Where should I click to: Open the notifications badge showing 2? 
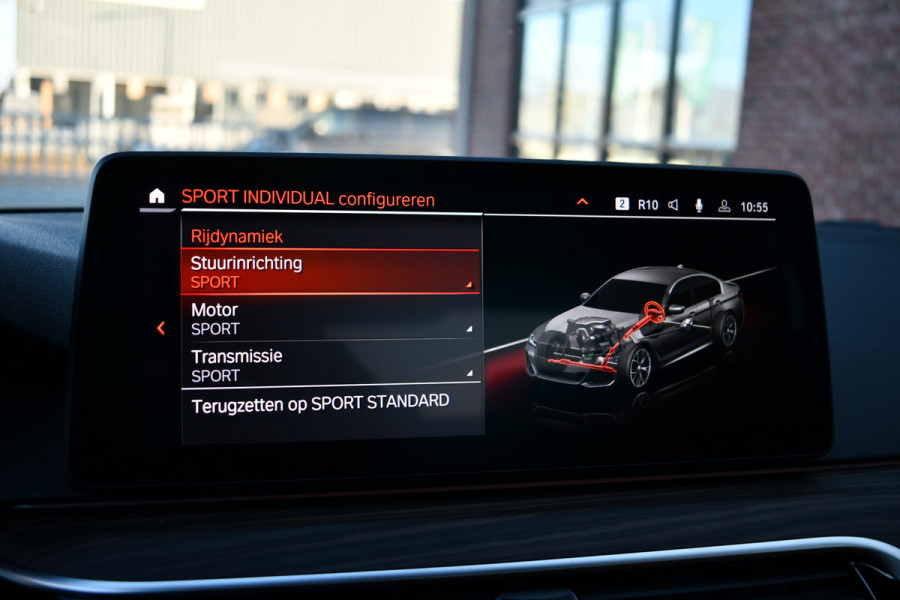click(x=622, y=204)
